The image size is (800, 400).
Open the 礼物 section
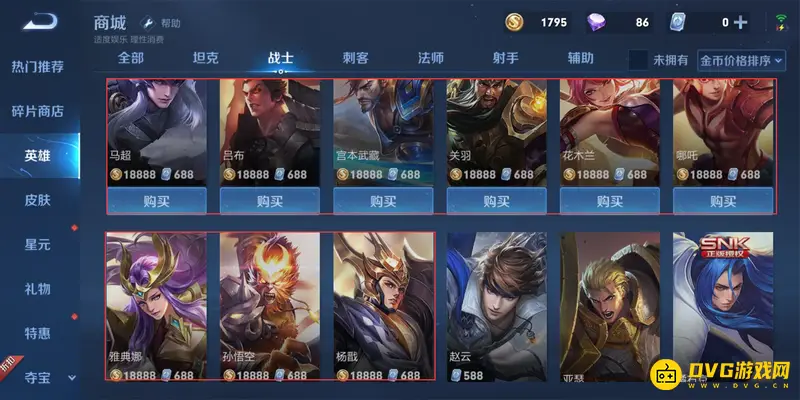(x=38, y=289)
